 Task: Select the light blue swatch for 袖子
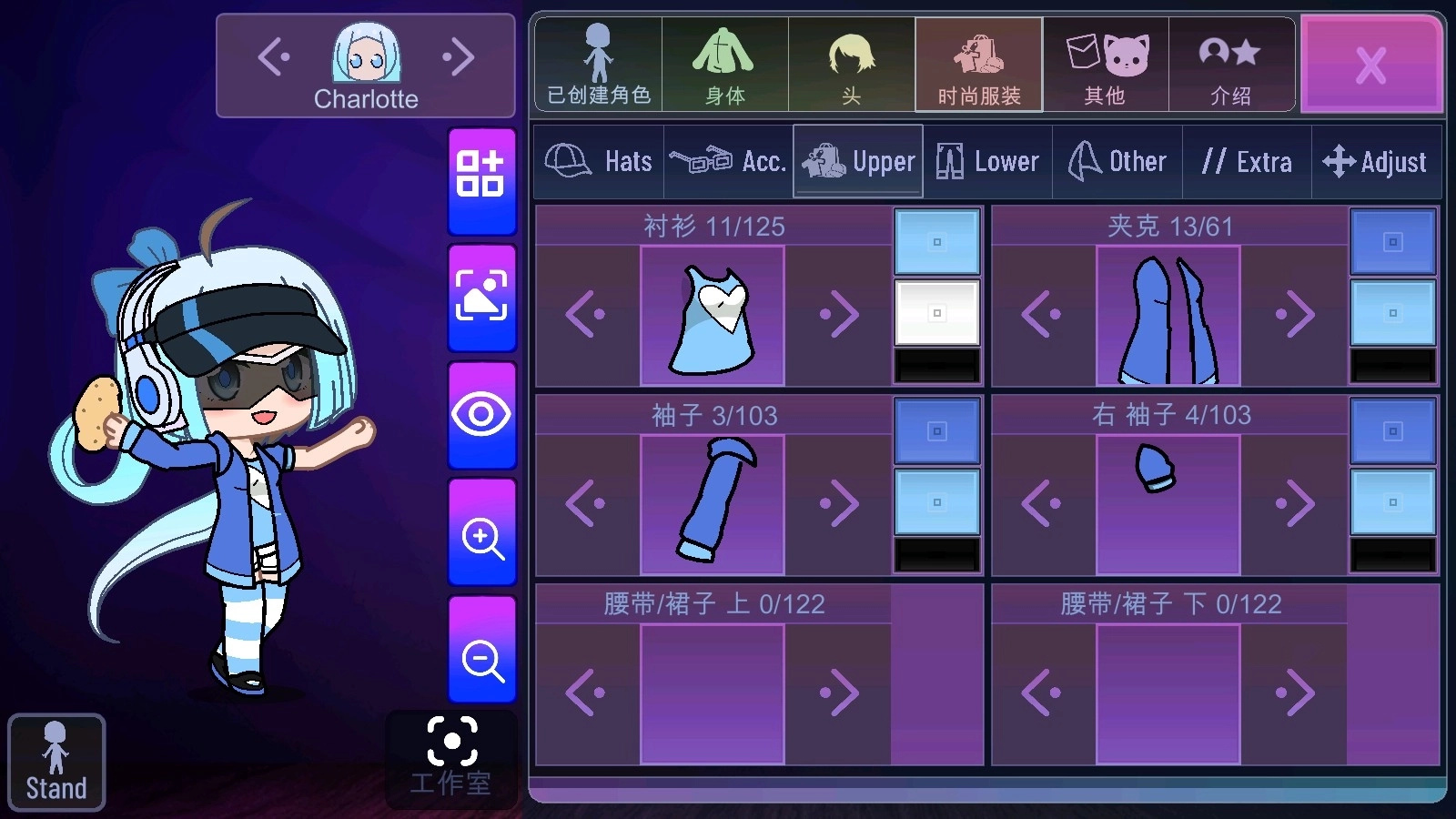[x=936, y=500]
